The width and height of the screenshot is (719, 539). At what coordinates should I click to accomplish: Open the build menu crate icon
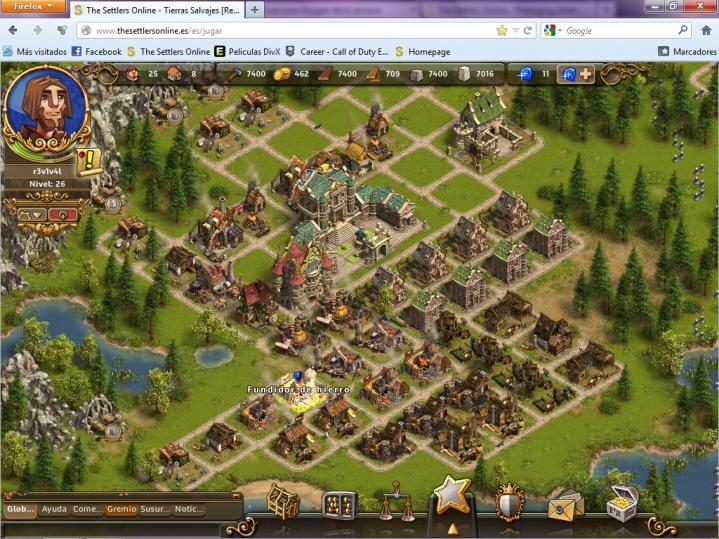click(282, 503)
